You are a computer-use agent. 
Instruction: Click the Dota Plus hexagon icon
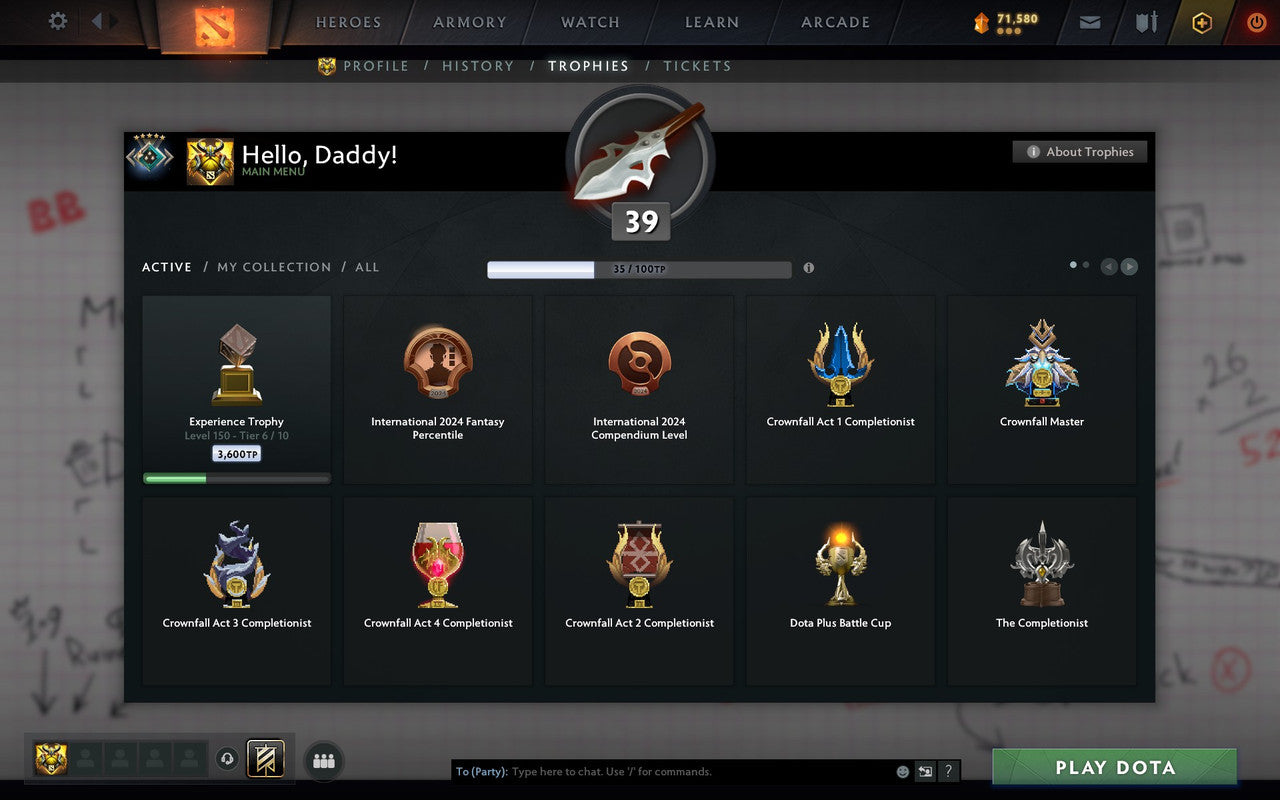point(1201,22)
